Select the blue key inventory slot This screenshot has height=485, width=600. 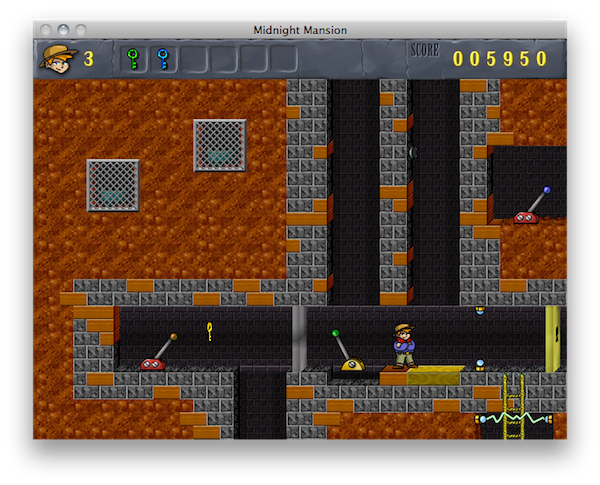click(162, 60)
